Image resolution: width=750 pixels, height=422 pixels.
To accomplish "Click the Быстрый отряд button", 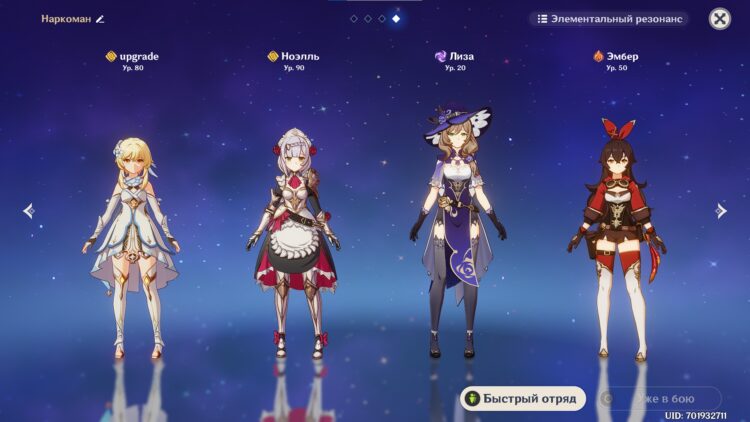I will [523, 398].
